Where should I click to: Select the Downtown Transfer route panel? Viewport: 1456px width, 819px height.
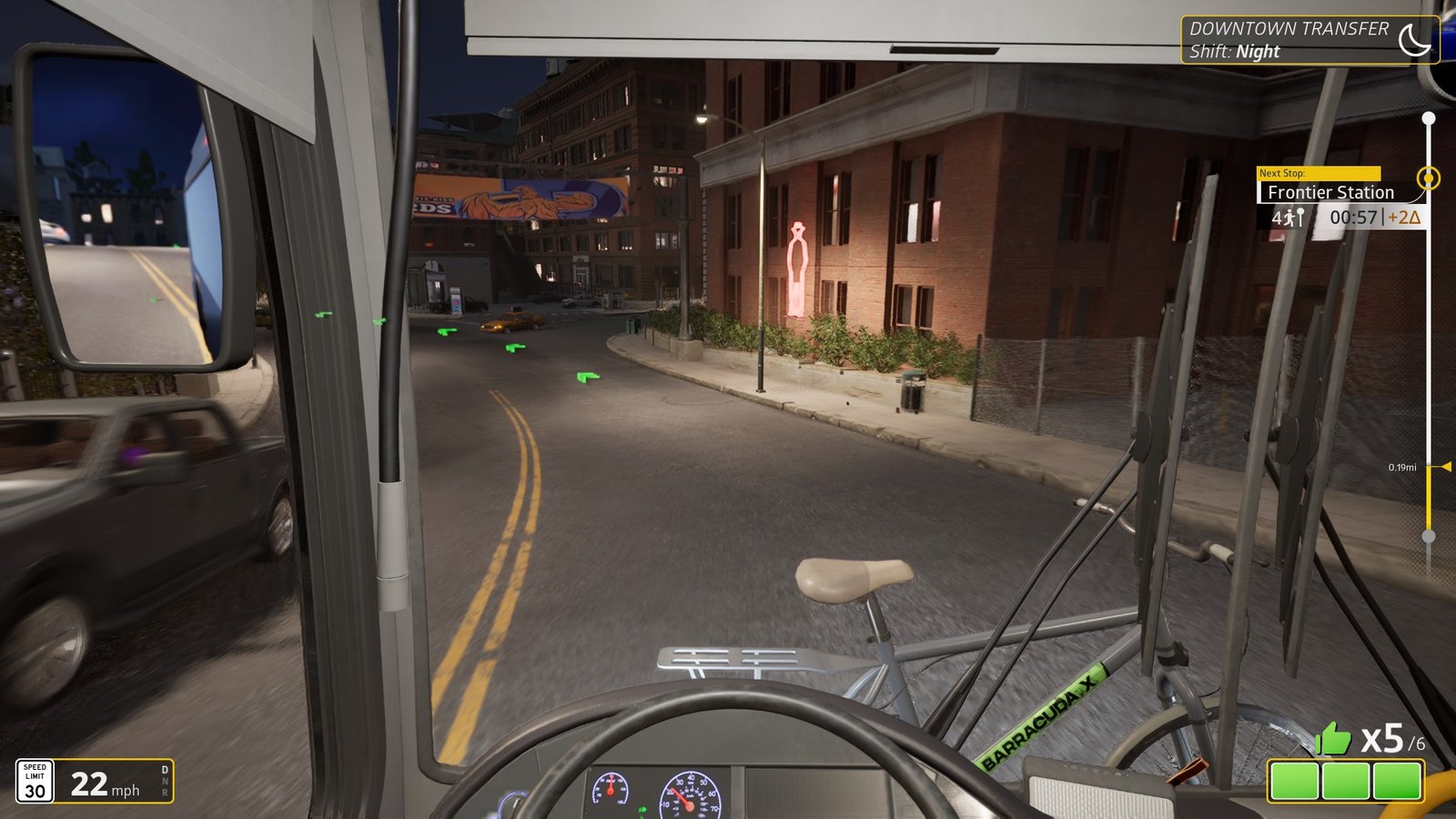1289,40
